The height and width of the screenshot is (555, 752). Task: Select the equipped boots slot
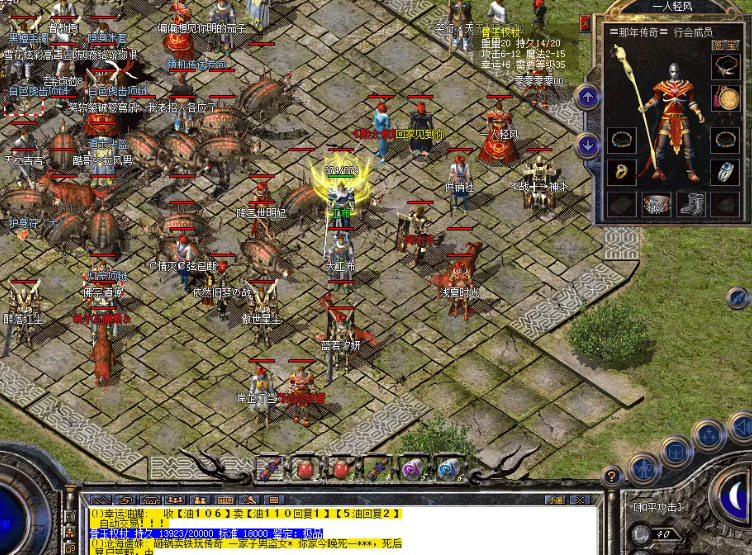[x=690, y=204]
